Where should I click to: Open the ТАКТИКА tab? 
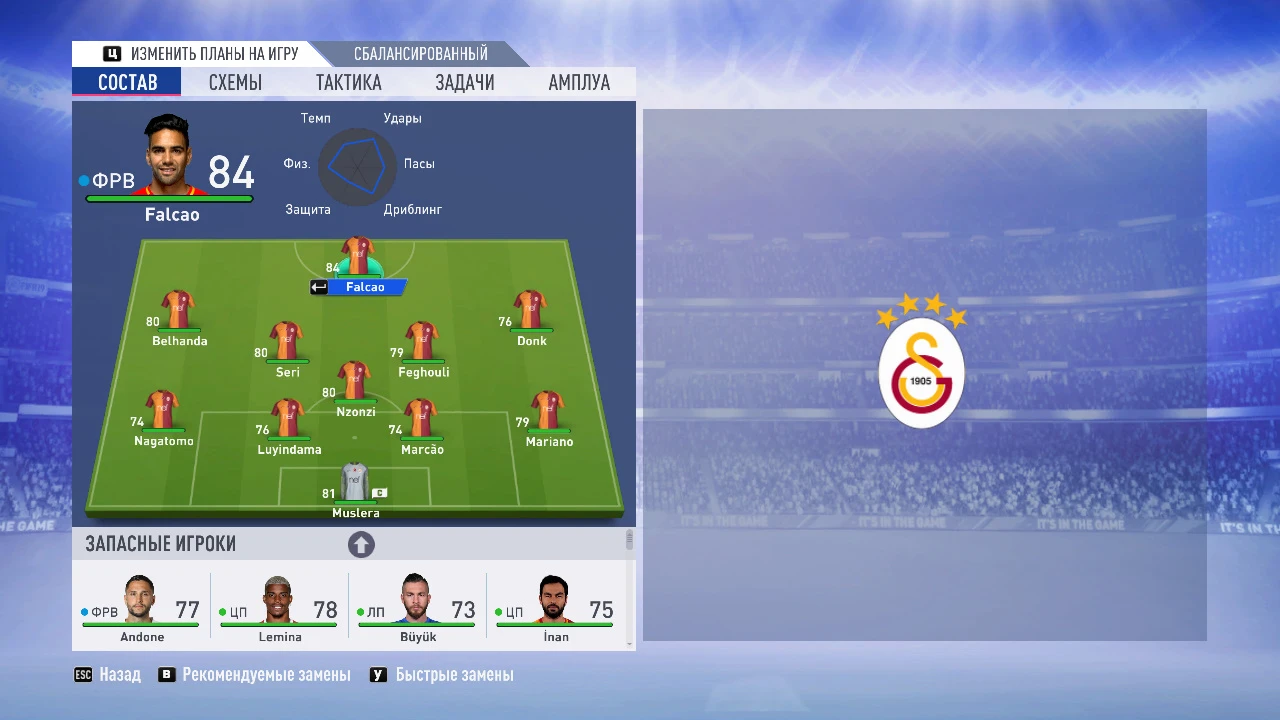click(x=348, y=82)
